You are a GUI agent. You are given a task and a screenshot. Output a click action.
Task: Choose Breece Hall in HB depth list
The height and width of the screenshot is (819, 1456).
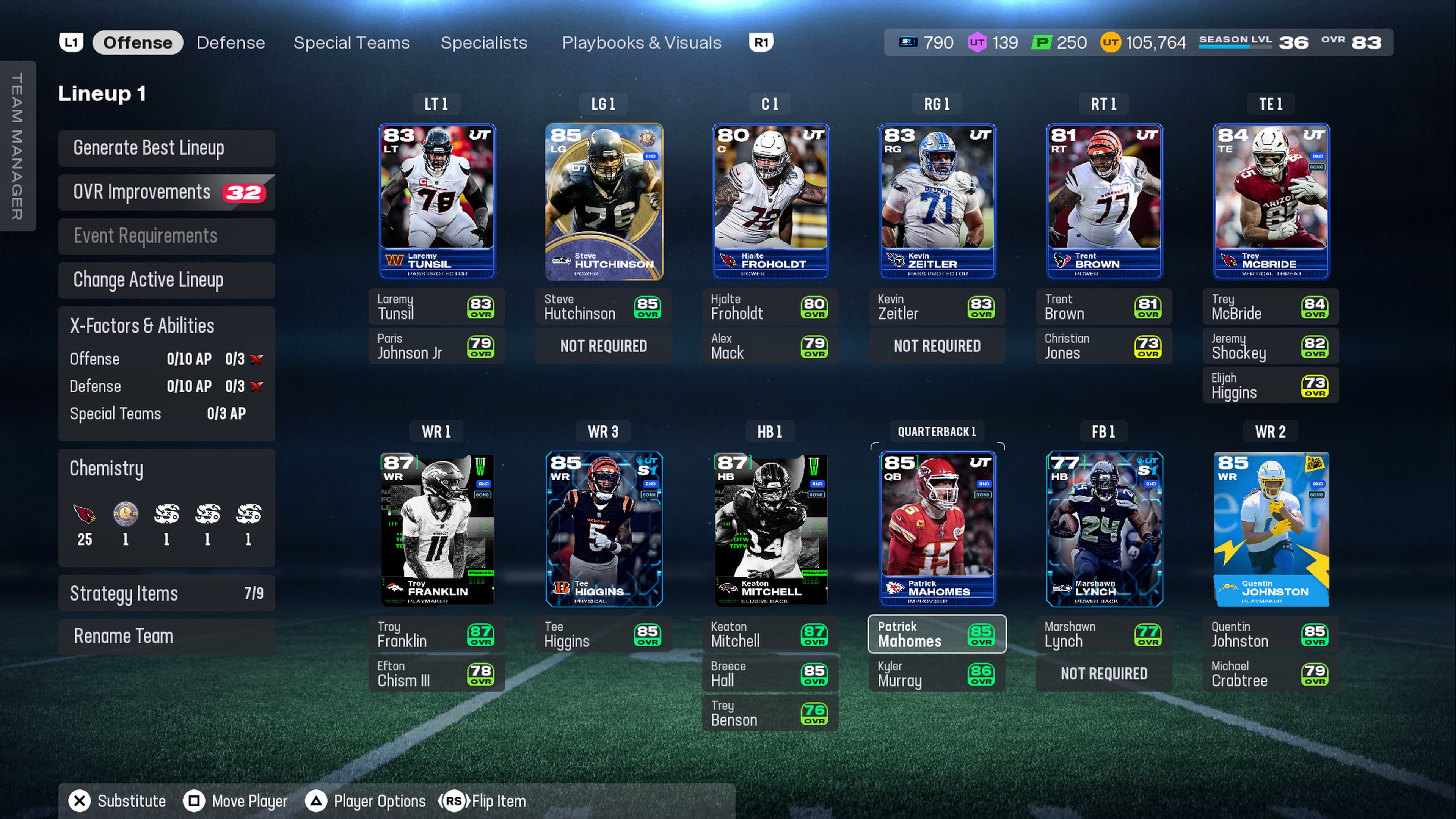click(x=770, y=674)
